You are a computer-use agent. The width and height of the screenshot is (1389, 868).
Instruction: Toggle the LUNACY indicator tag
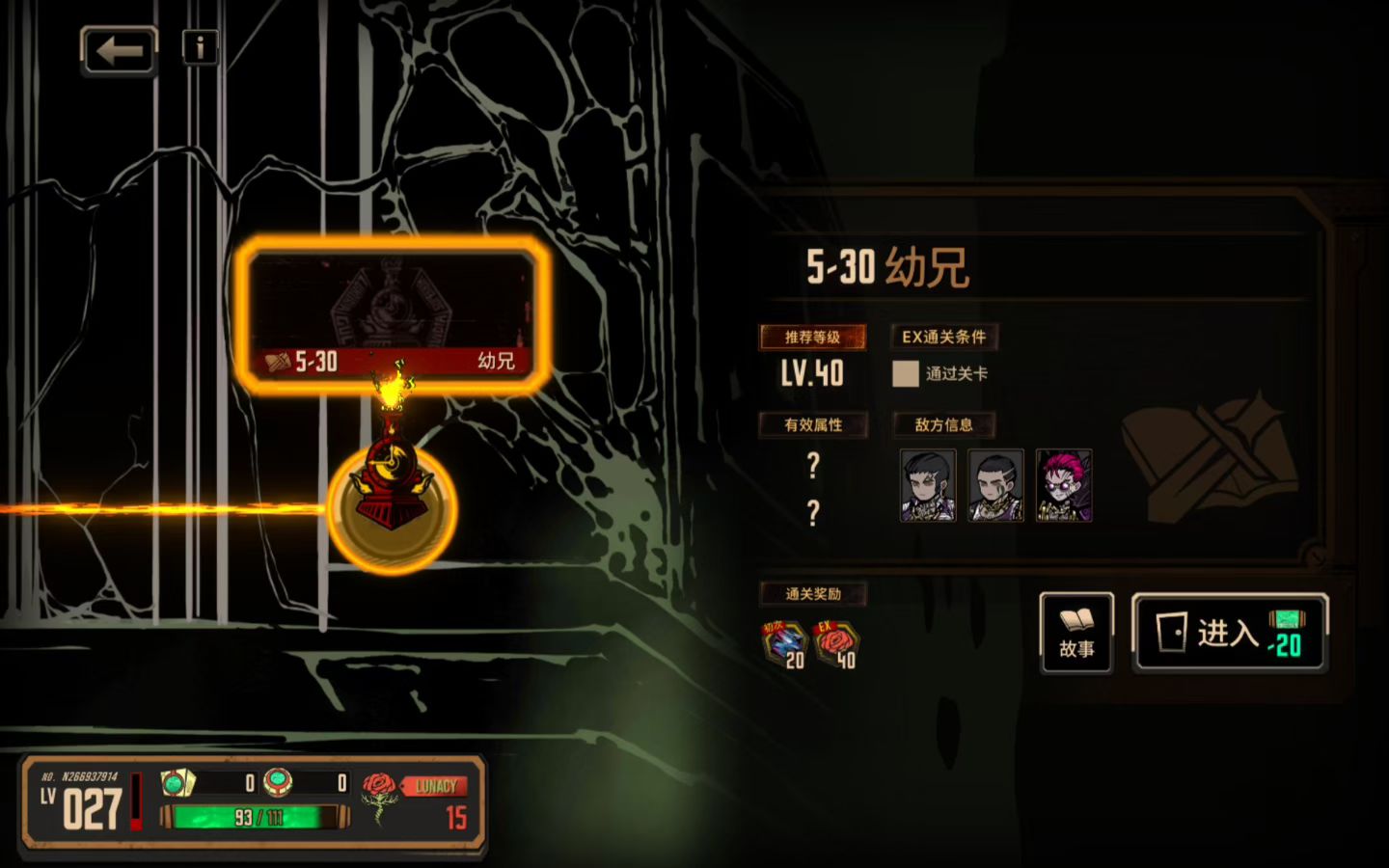[x=434, y=785]
